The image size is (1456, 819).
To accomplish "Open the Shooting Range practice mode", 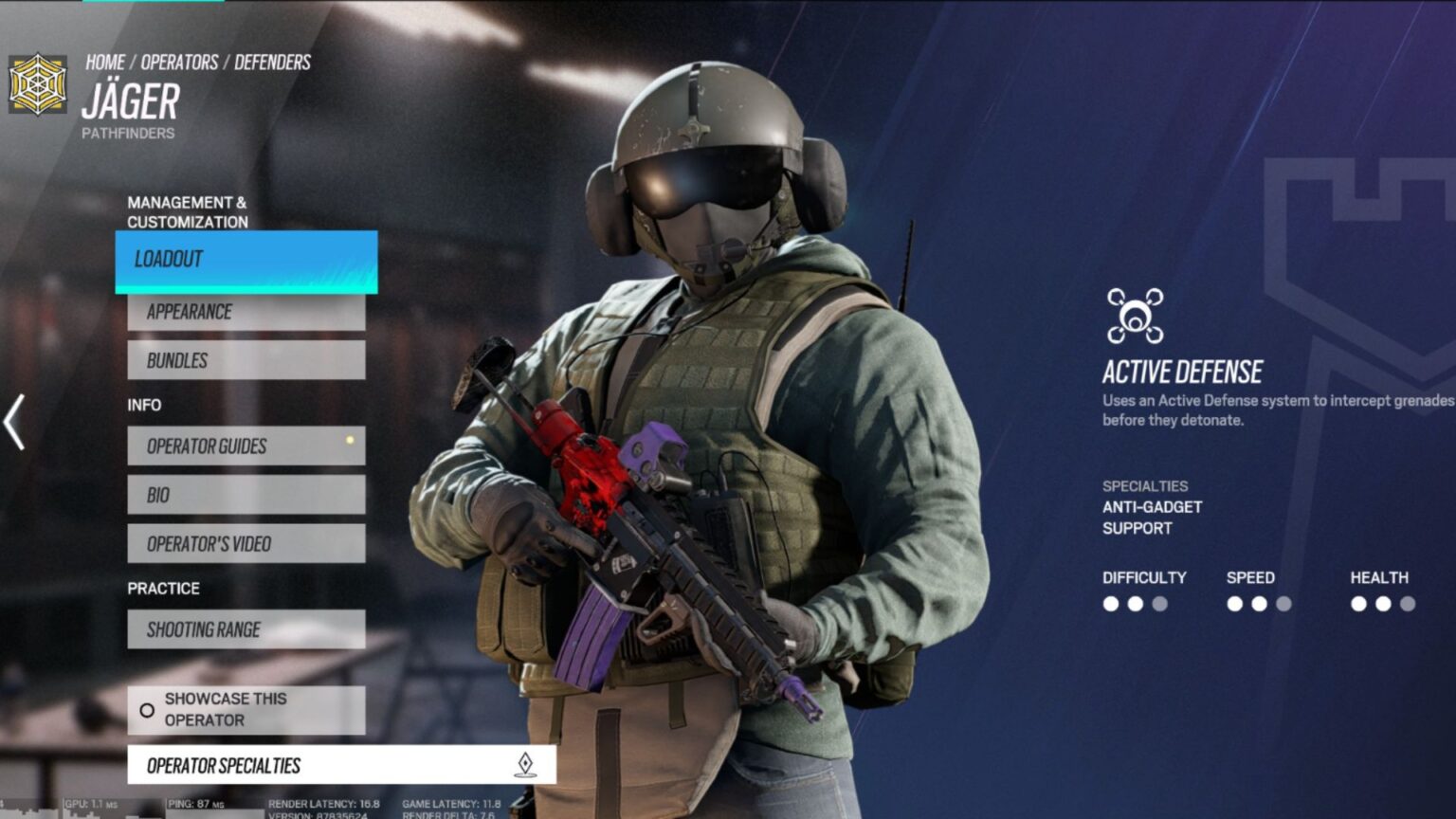I will (x=246, y=628).
